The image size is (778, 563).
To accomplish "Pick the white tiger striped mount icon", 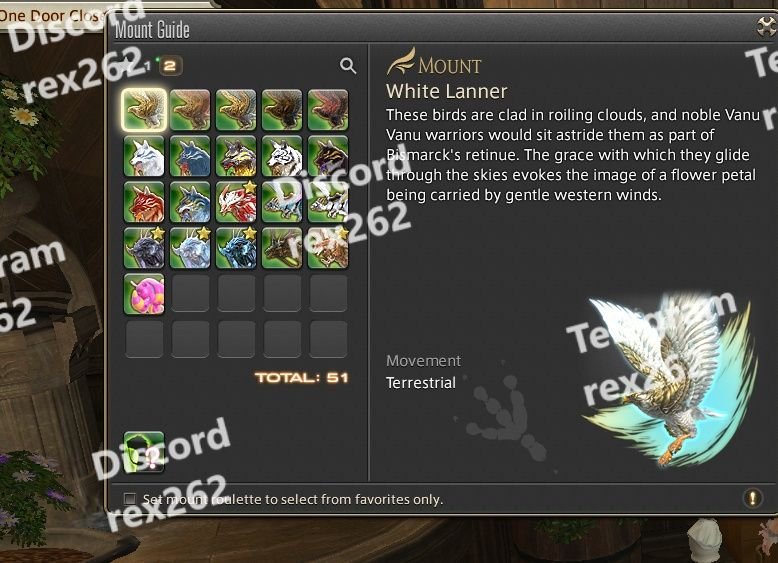I will point(282,156).
